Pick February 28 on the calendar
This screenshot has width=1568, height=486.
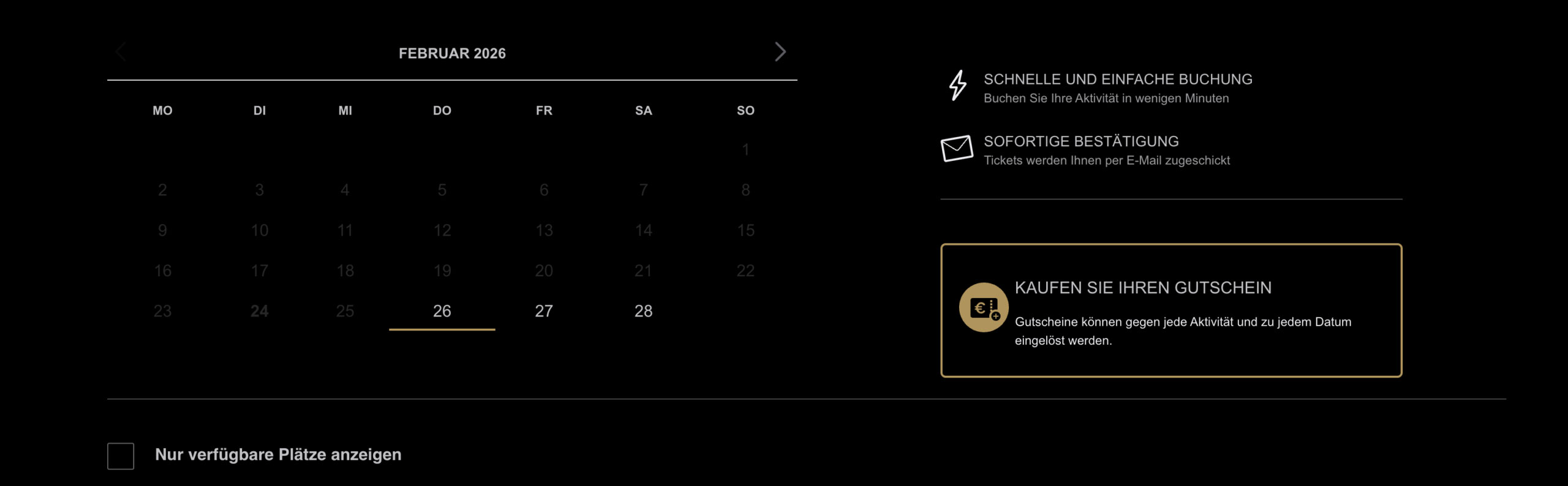click(643, 311)
